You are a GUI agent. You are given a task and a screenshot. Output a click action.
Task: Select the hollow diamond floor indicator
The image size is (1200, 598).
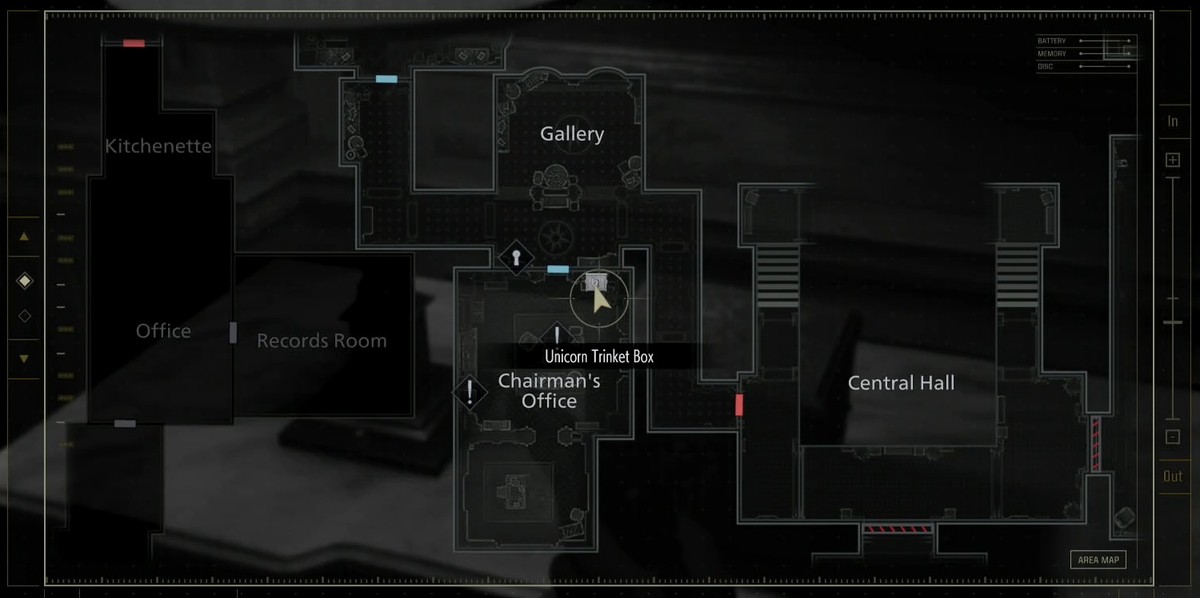pyautogui.click(x=25, y=316)
